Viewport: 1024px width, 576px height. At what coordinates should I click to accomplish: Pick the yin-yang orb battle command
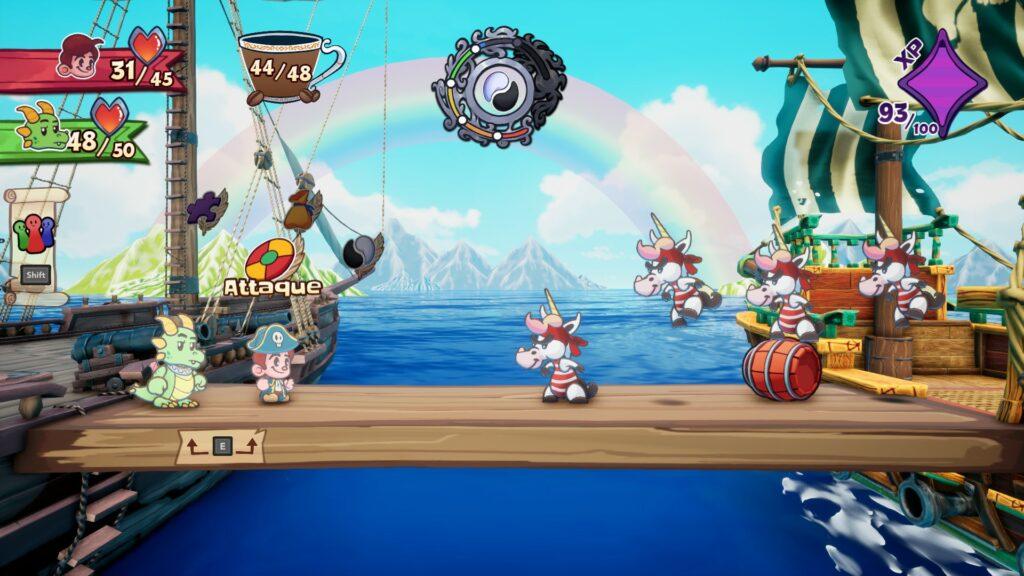pyautogui.click(x=358, y=250)
